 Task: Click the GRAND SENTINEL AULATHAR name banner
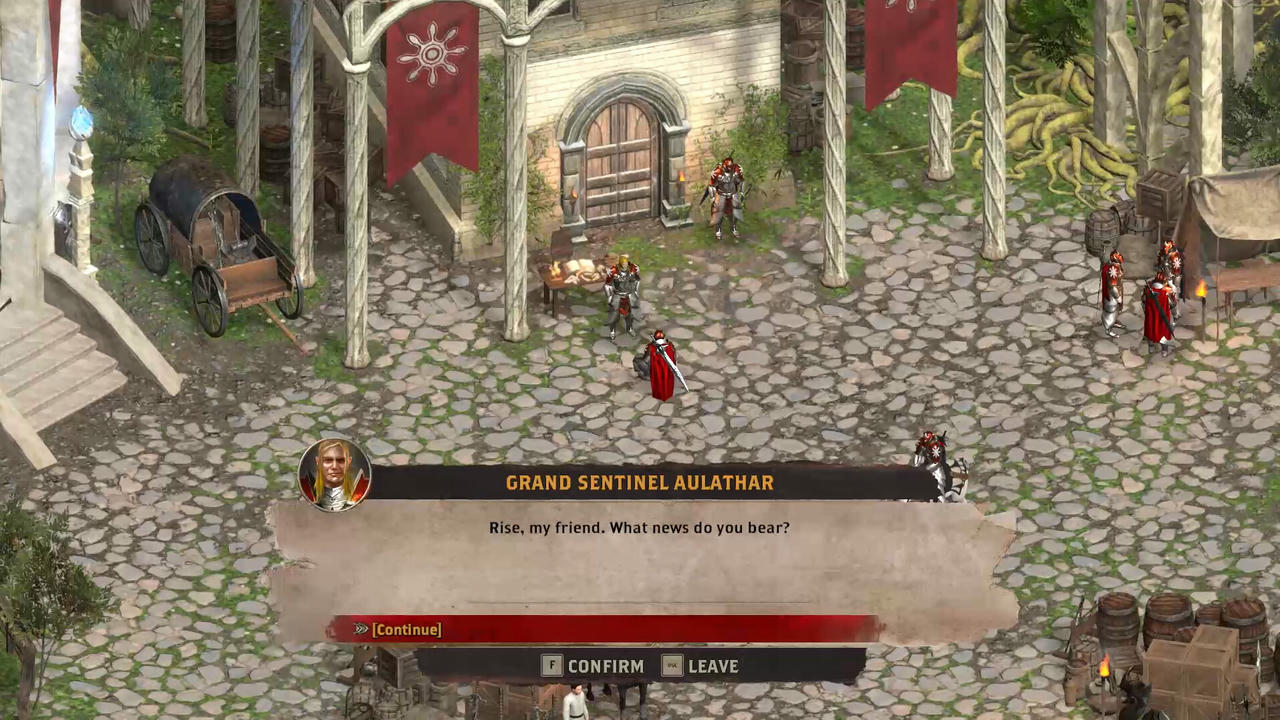point(640,483)
